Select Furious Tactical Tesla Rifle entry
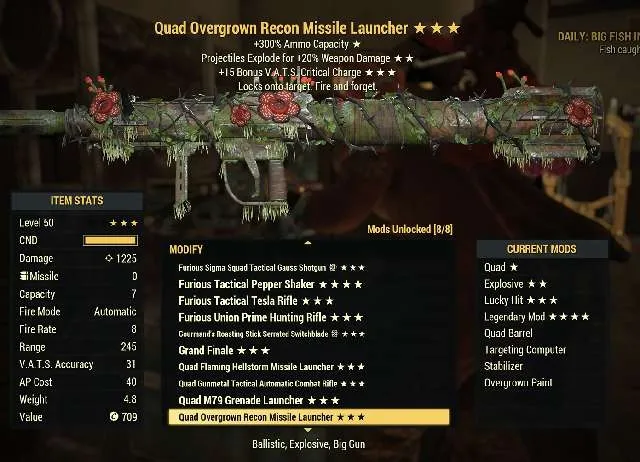640x462 pixels. coord(255,300)
